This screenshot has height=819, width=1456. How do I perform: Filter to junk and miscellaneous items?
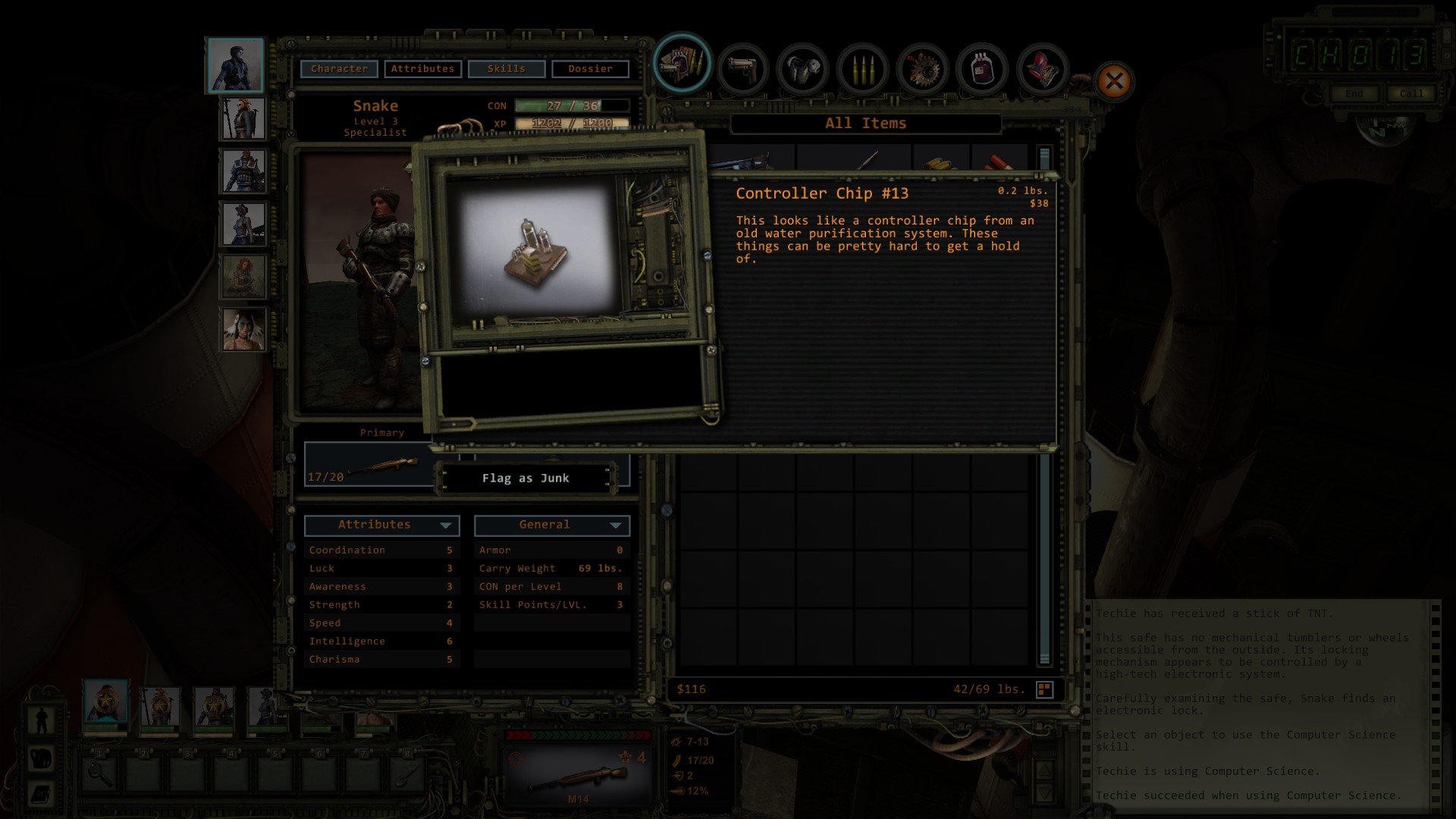(x=1042, y=69)
